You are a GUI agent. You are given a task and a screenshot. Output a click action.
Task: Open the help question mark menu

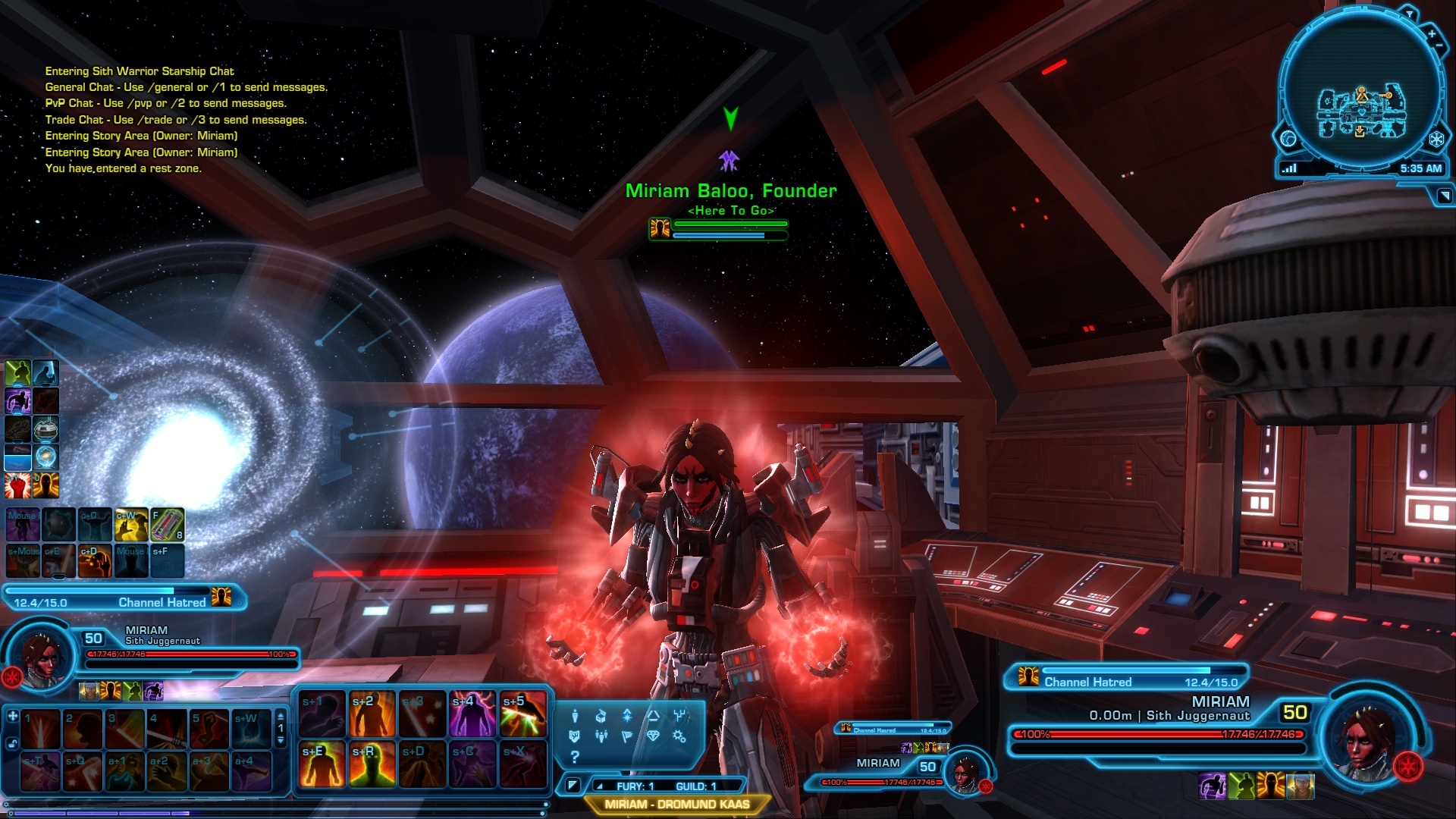tap(575, 756)
